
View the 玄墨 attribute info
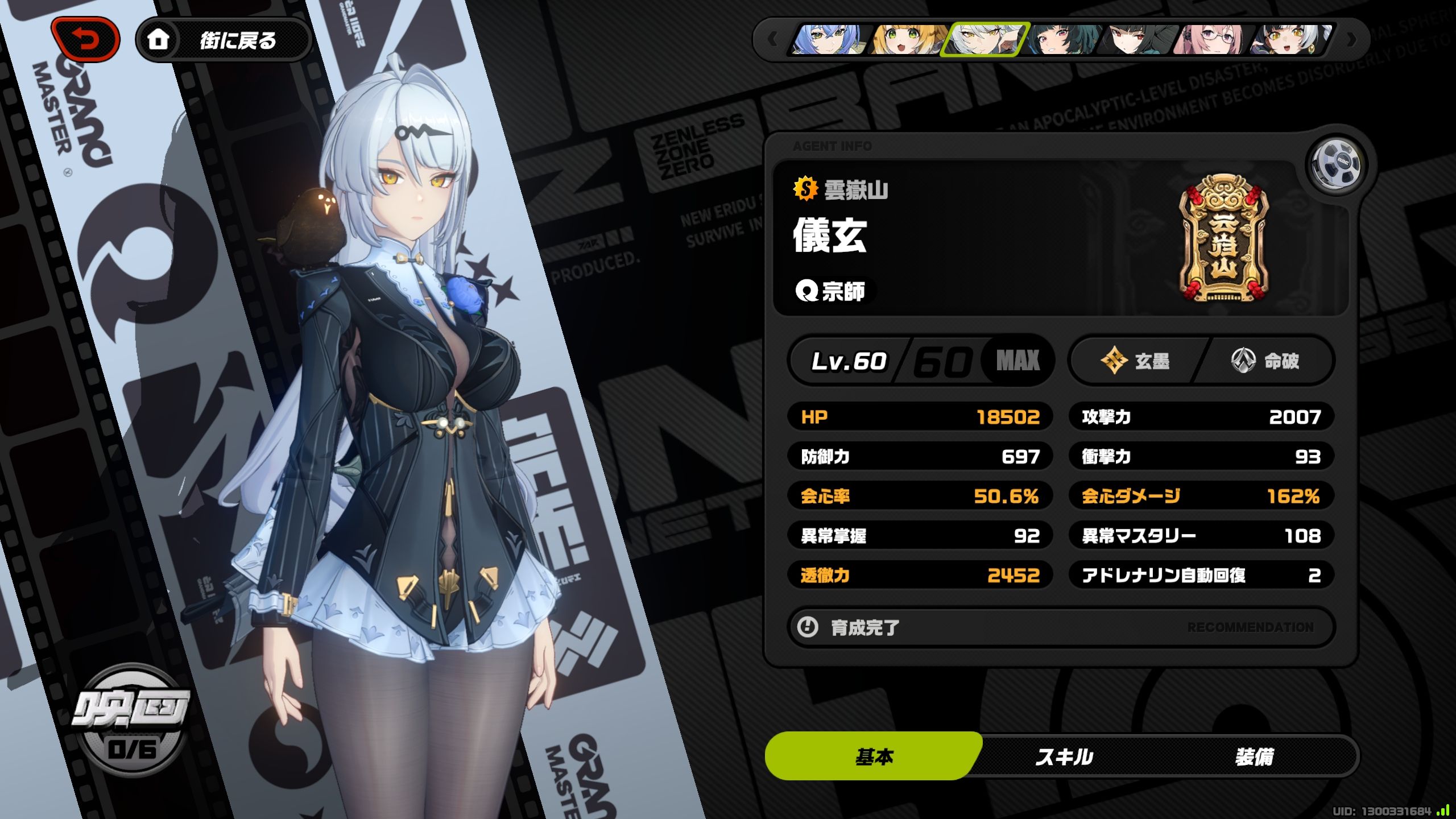point(1136,361)
